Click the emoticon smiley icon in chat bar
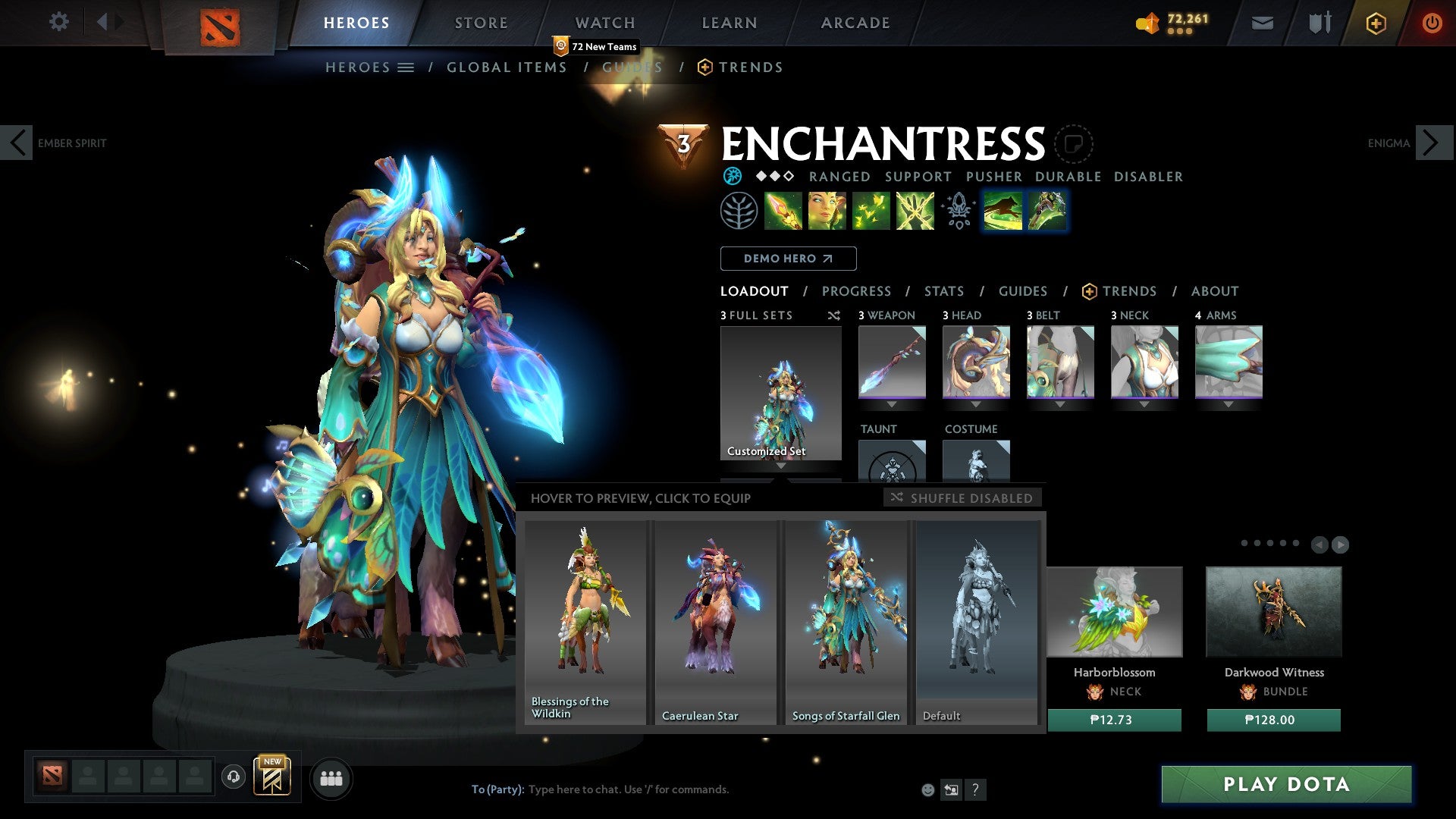 point(927,789)
